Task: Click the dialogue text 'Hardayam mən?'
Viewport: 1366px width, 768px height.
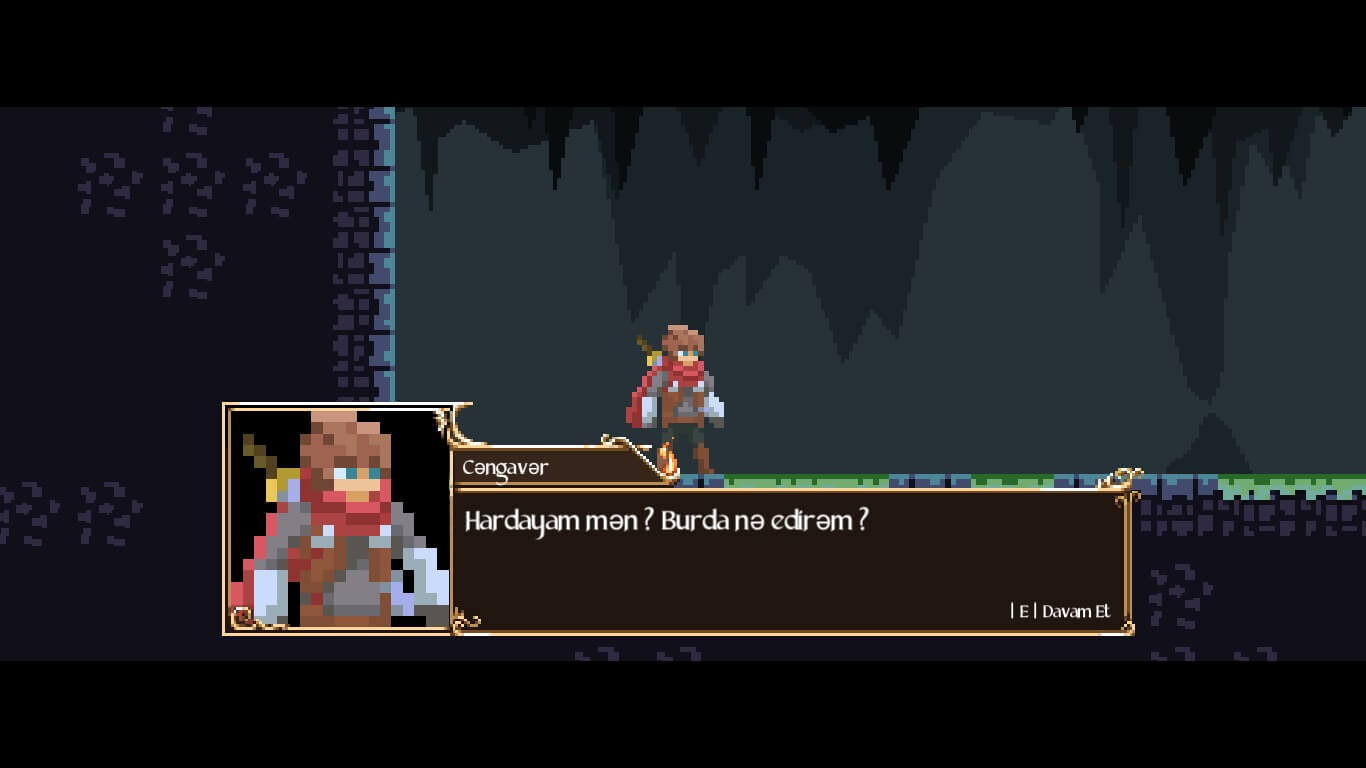Action: coord(543,520)
